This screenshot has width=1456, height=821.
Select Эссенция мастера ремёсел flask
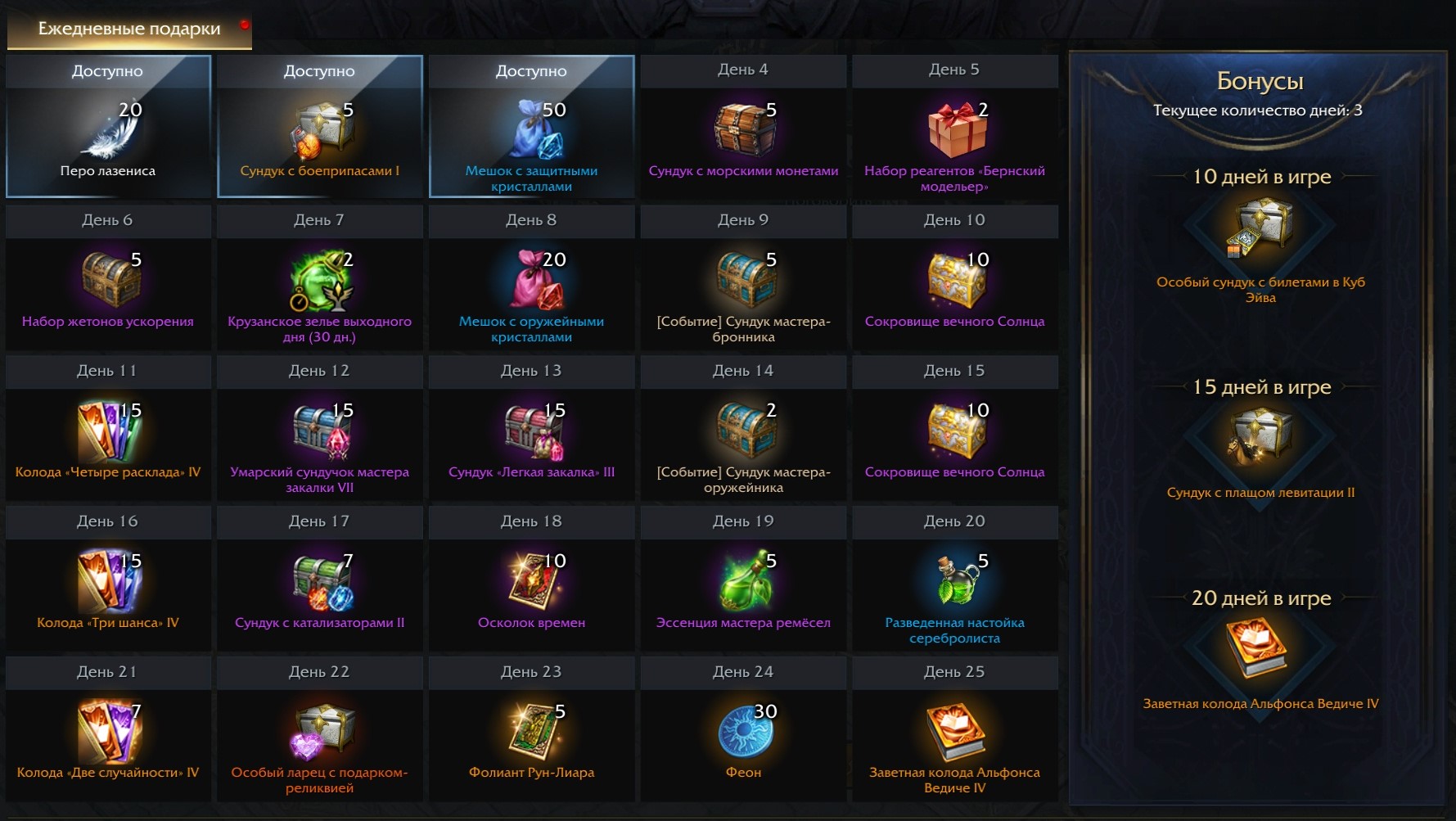(742, 583)
